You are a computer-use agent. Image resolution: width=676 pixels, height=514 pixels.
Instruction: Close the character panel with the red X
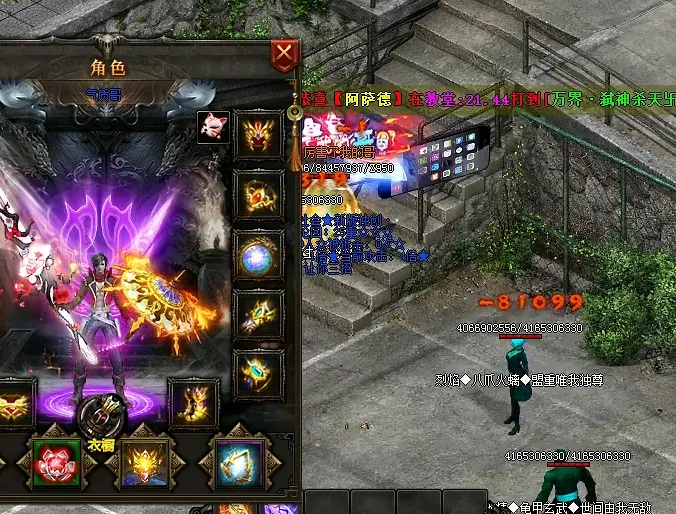286,54
